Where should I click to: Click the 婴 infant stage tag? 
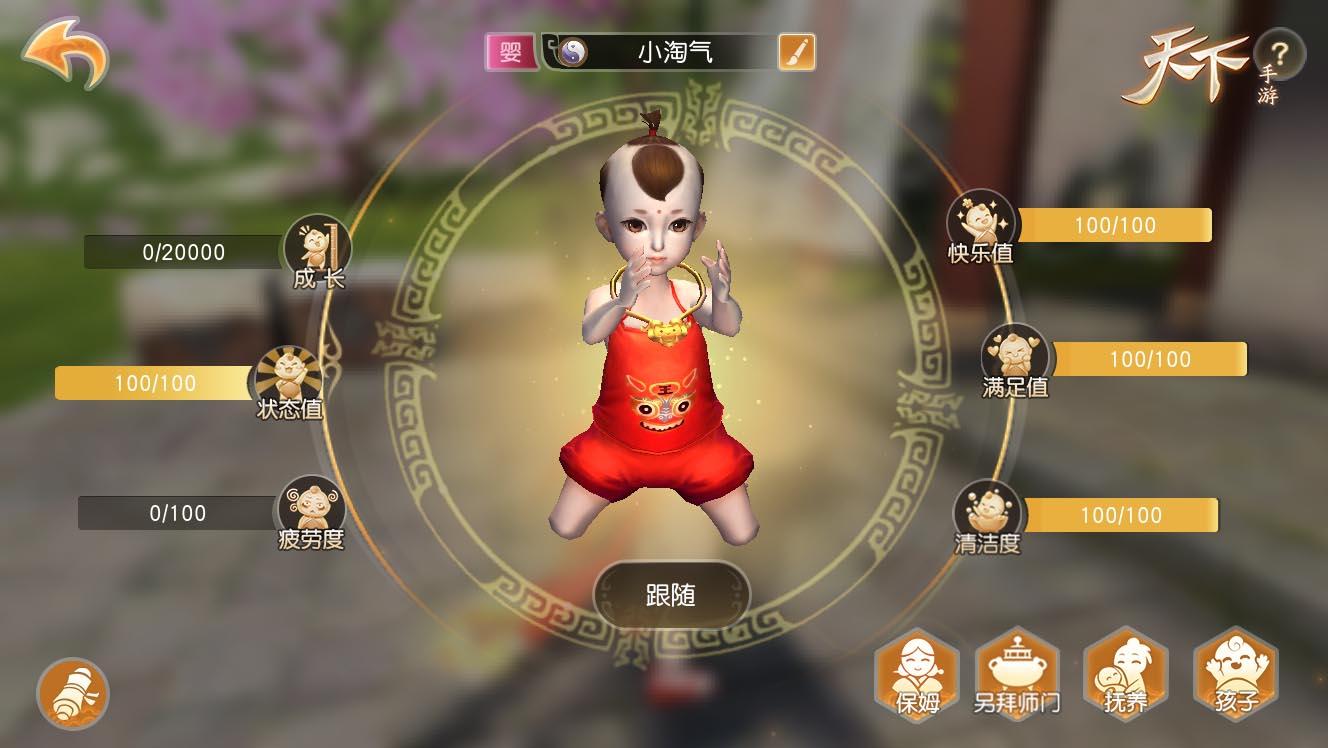click(x=511, y=50)
